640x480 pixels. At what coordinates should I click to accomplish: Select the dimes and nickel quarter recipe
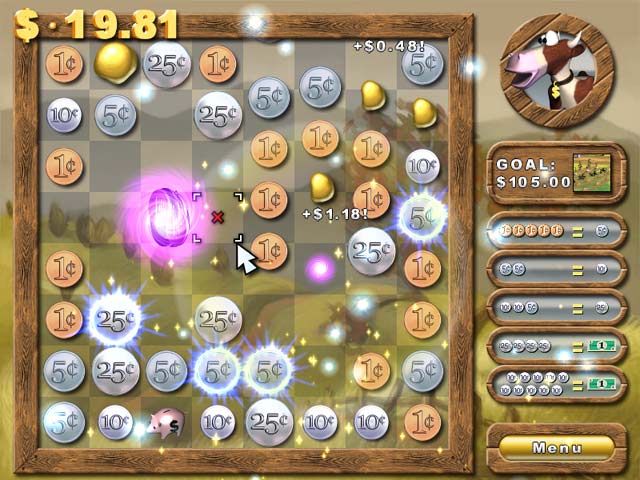coord(556,307)
